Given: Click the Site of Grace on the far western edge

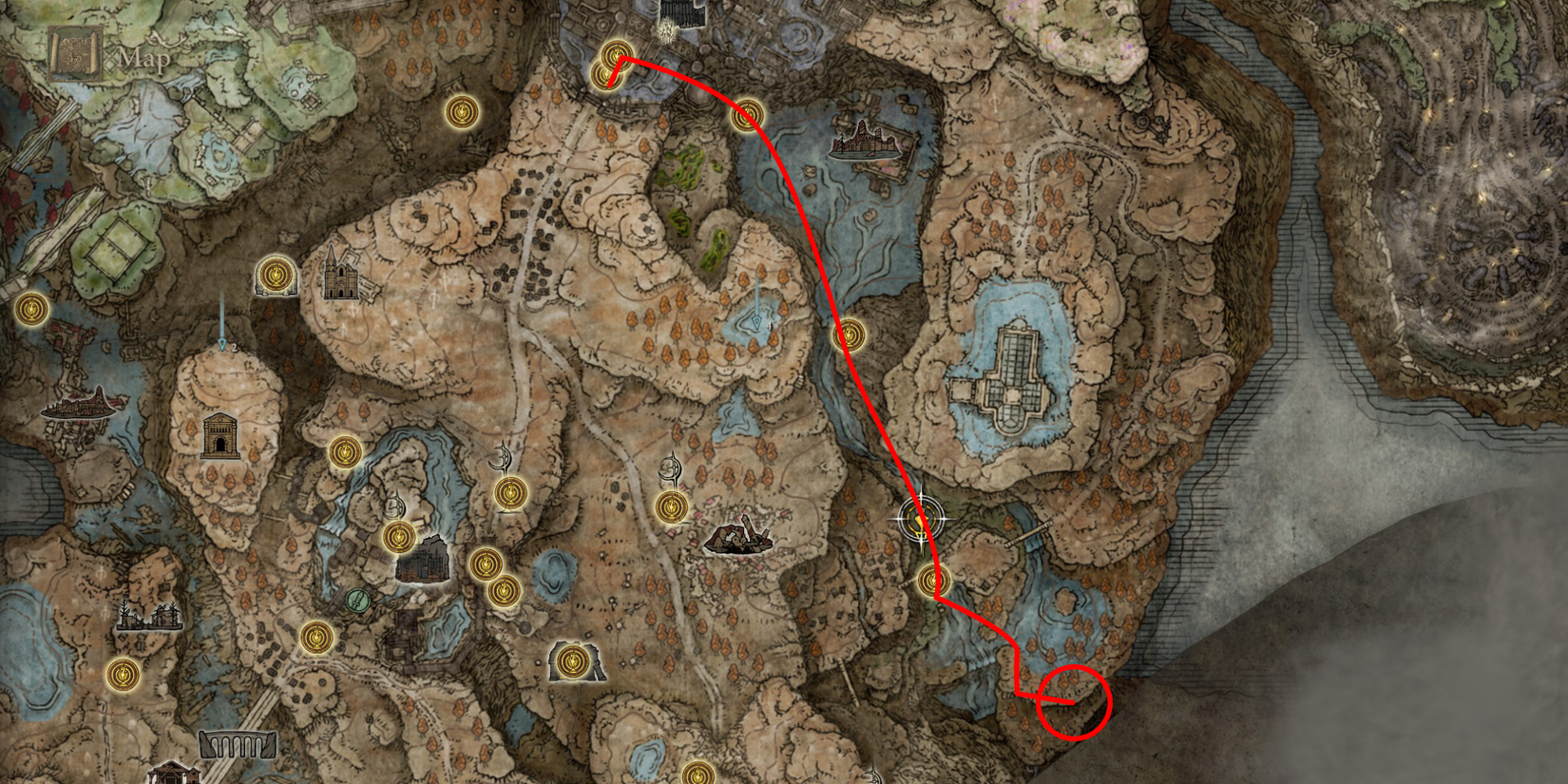Looking at the screenshot, I should [31, 309].
